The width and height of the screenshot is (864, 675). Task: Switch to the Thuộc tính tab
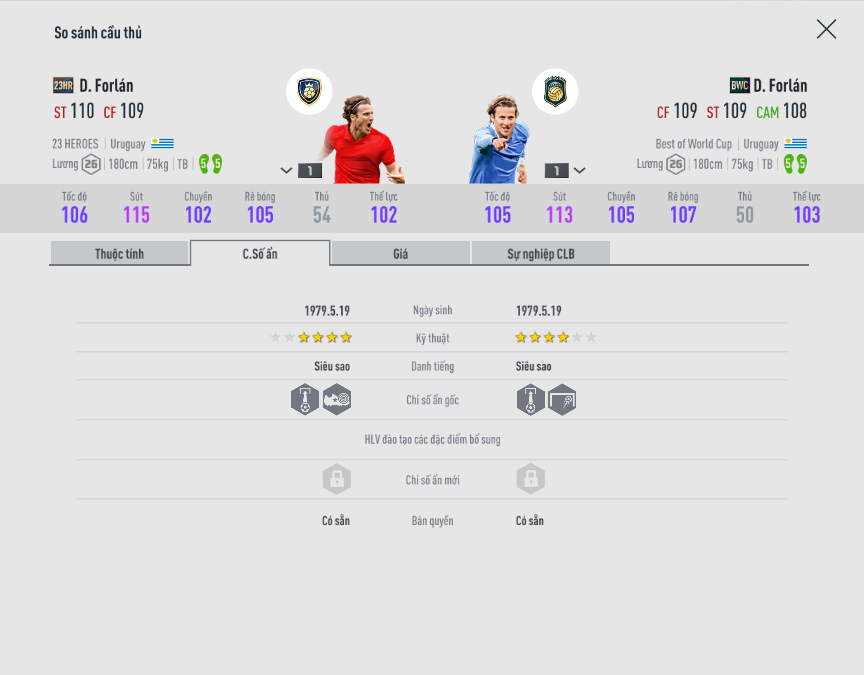(119, 254)
